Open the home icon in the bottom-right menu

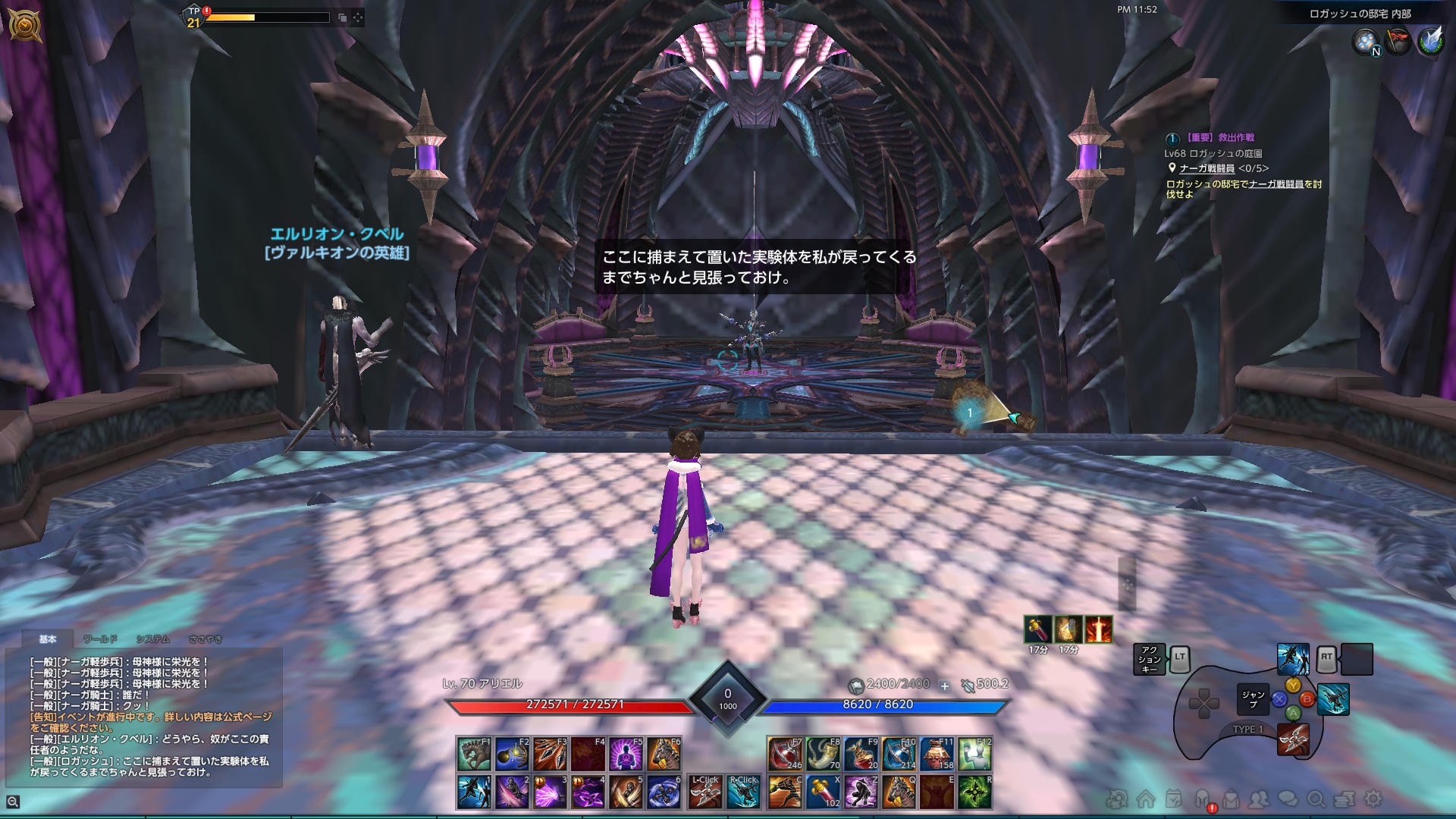[x=1146, y=800]
